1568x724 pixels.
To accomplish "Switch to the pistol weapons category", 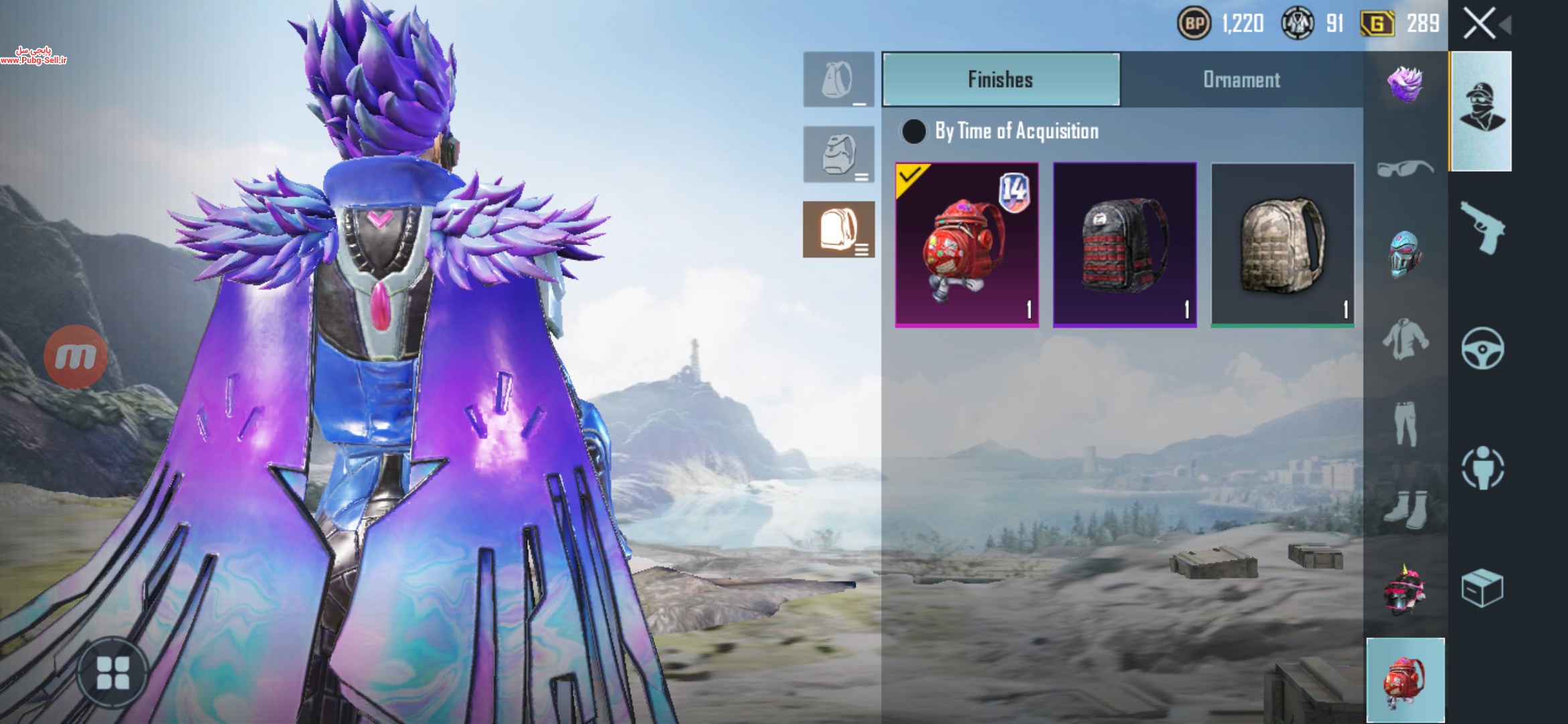I will [x=1482, y=228].
